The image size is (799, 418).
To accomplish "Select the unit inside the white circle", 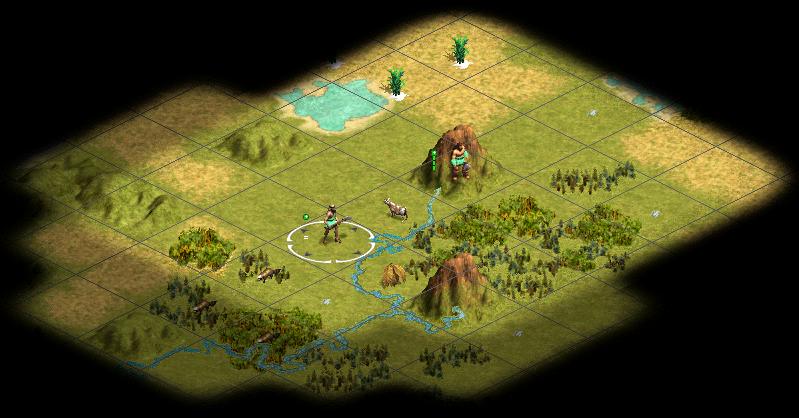I will pos(331,226).
